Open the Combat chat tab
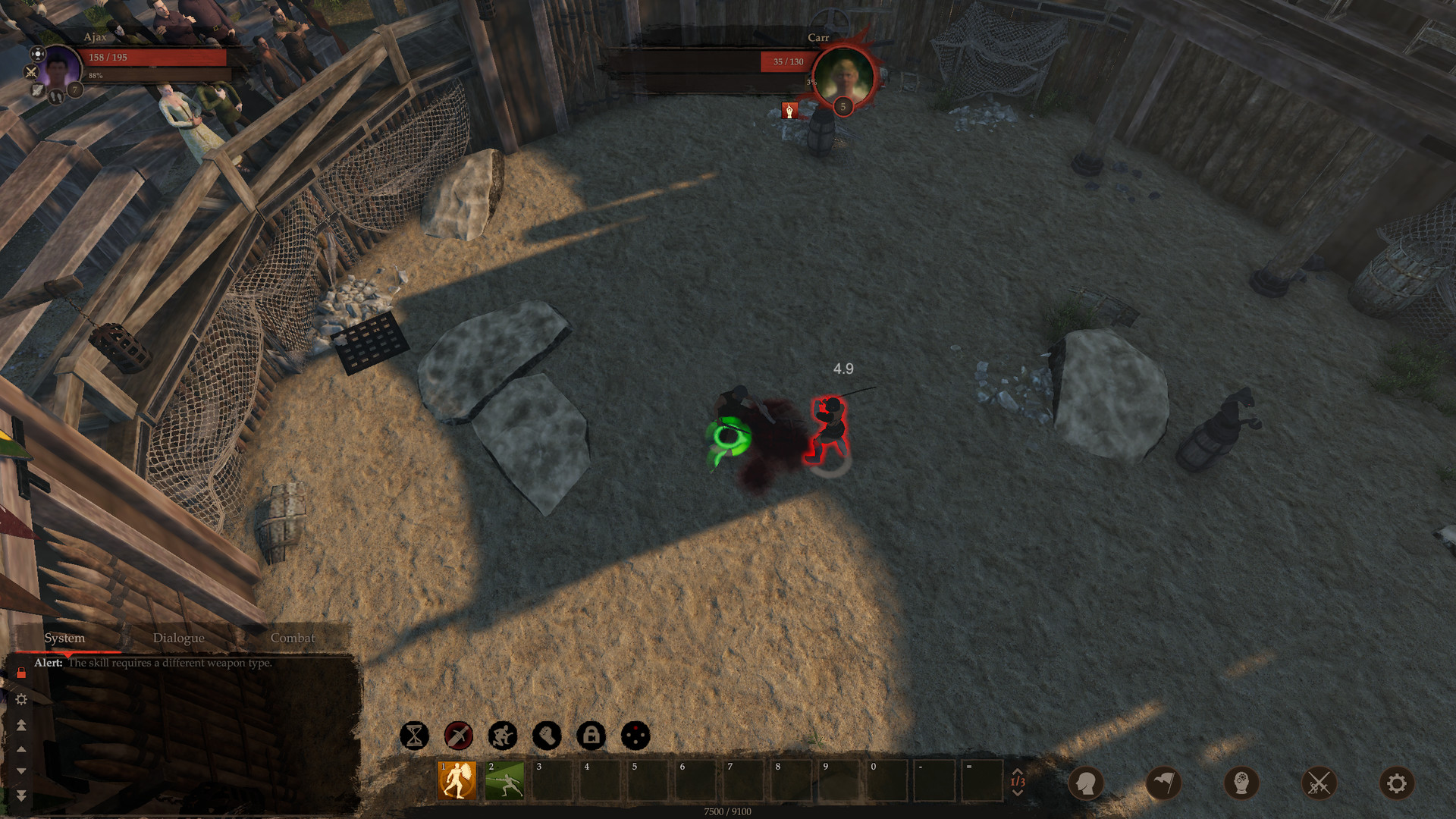The image size is (1456, 819). click(x=292, y=638)
